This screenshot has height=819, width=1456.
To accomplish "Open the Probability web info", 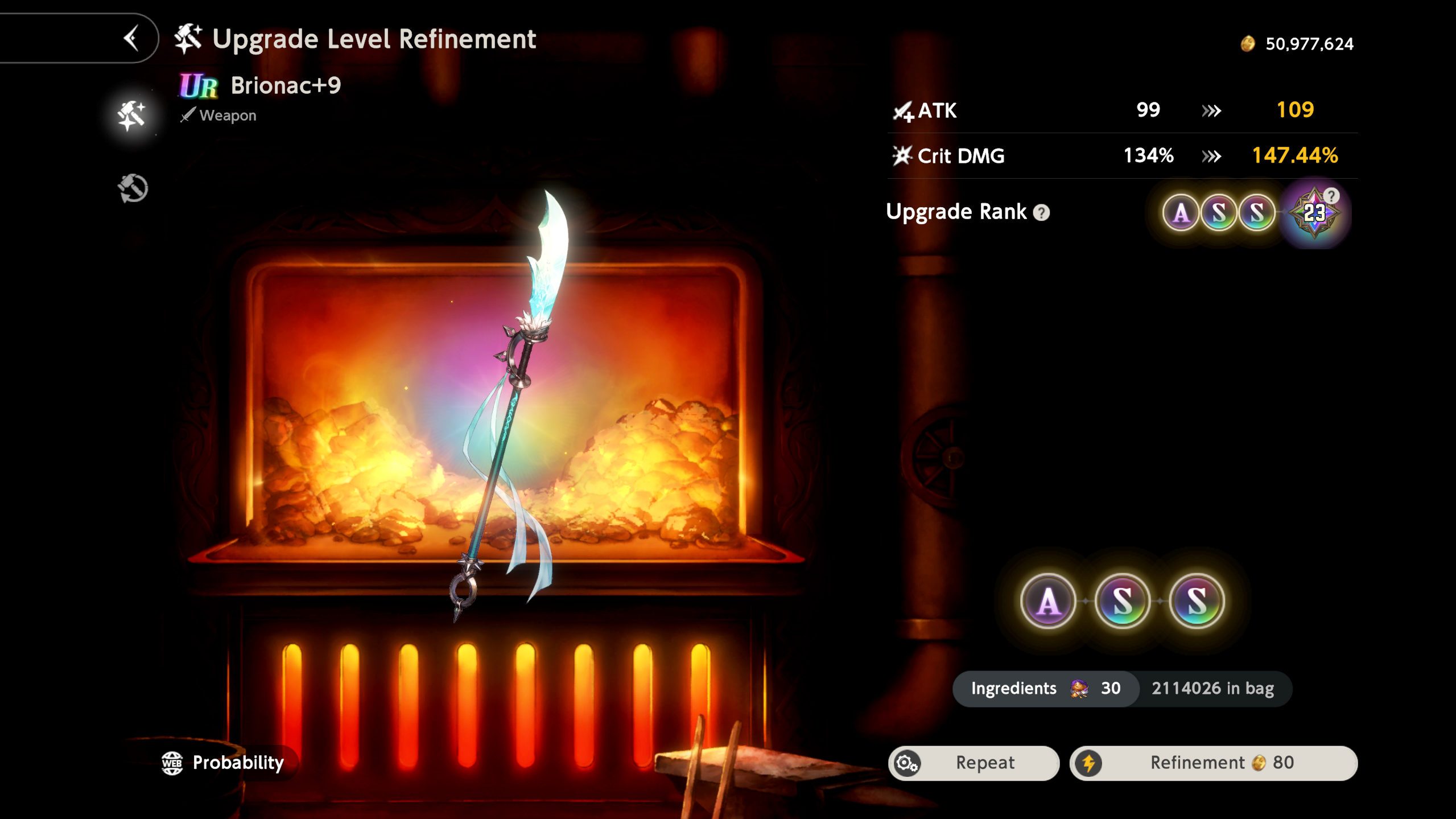I will (223, 763).
